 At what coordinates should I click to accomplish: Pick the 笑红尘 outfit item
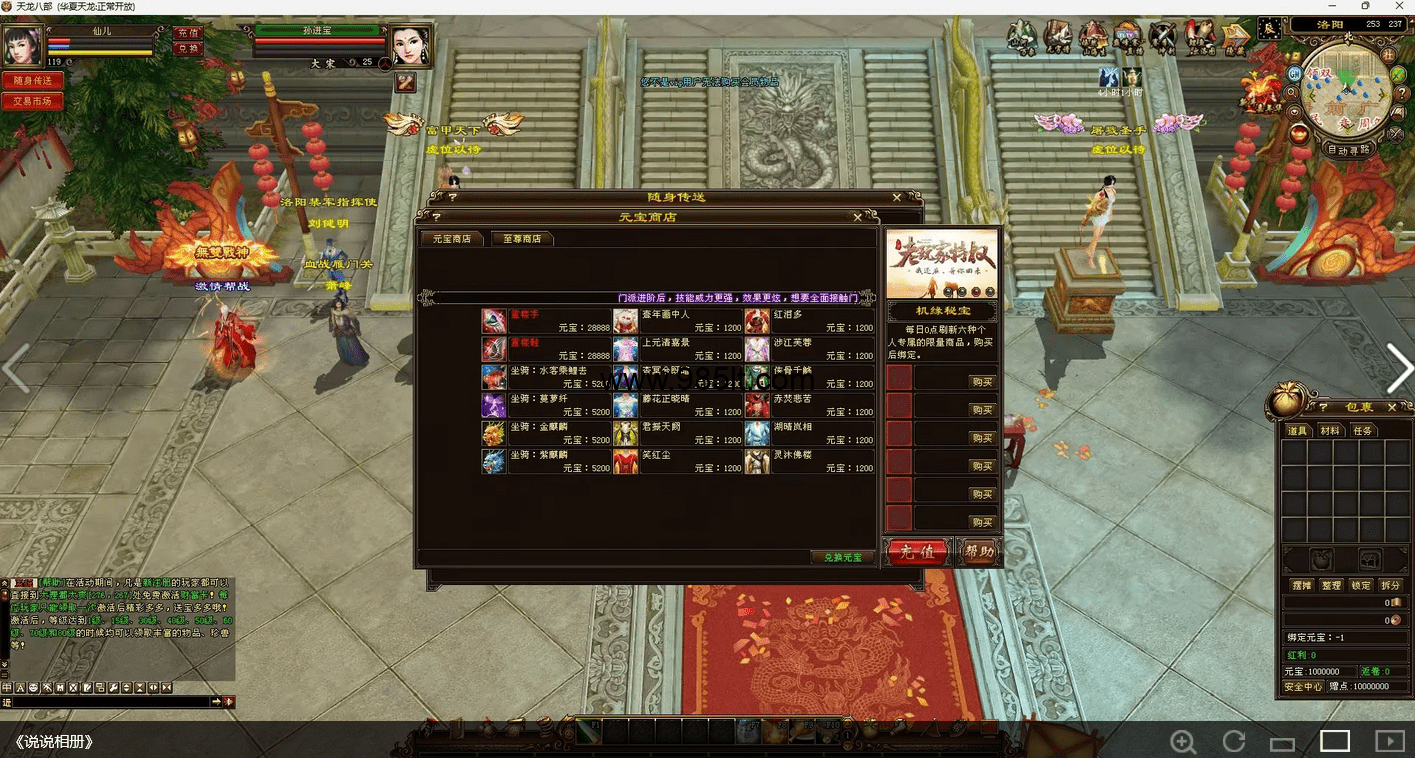pos(678,461)
